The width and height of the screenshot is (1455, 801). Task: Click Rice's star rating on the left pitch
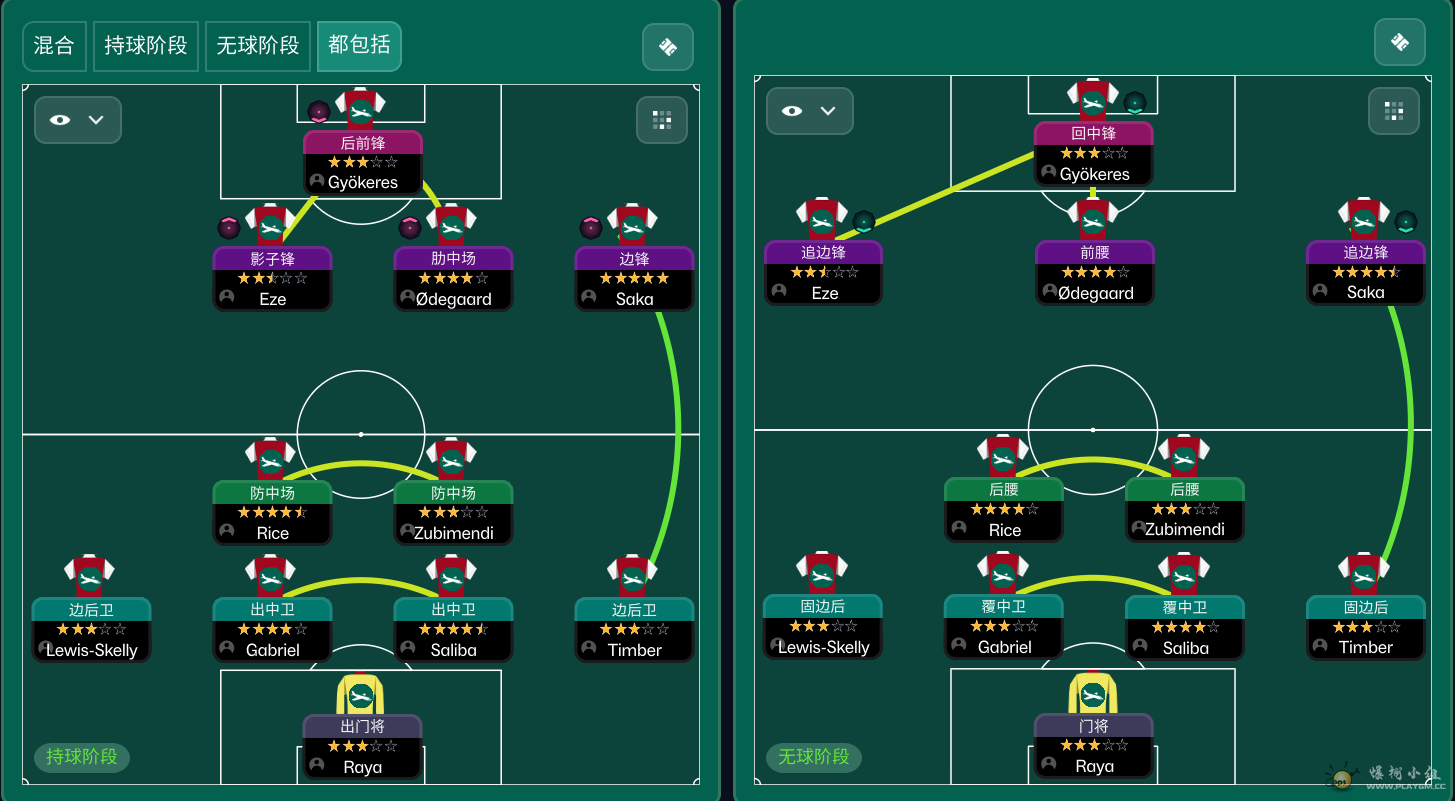point(271,513)
